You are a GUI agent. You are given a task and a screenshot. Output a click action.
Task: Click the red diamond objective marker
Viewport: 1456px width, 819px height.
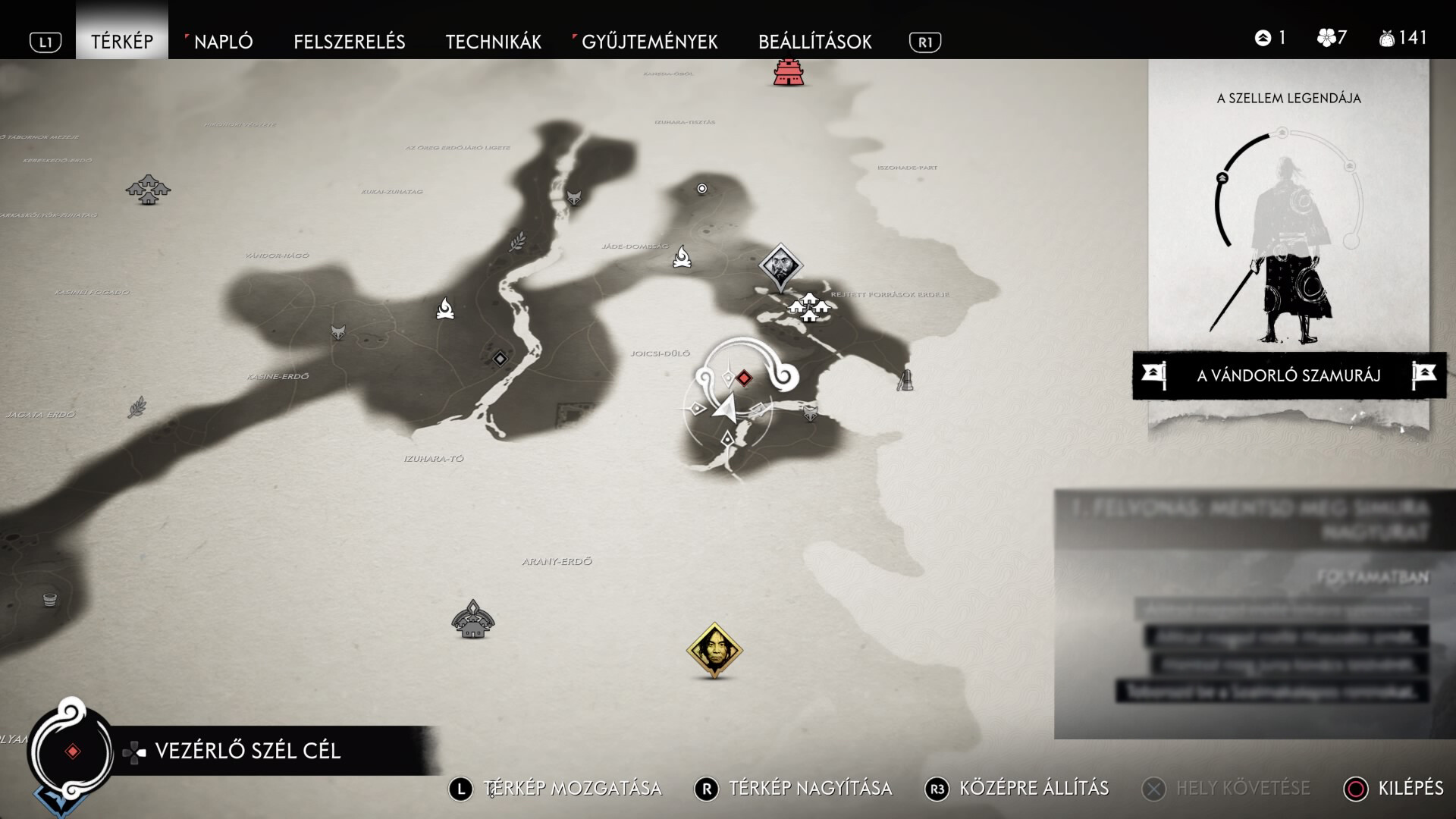[x=745, y=378]
